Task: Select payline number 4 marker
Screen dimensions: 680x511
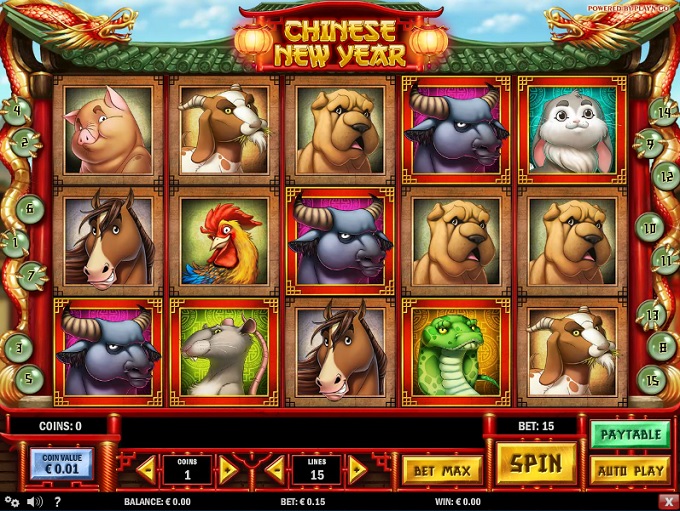Action: pos(17,110)
